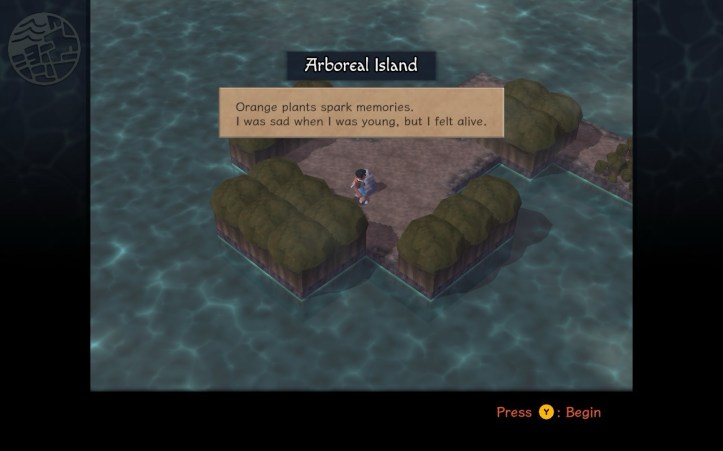Viewport: 723px width, 451px height.
Task: Select the Arboreal Island title banner
Action: pos(361,66)
